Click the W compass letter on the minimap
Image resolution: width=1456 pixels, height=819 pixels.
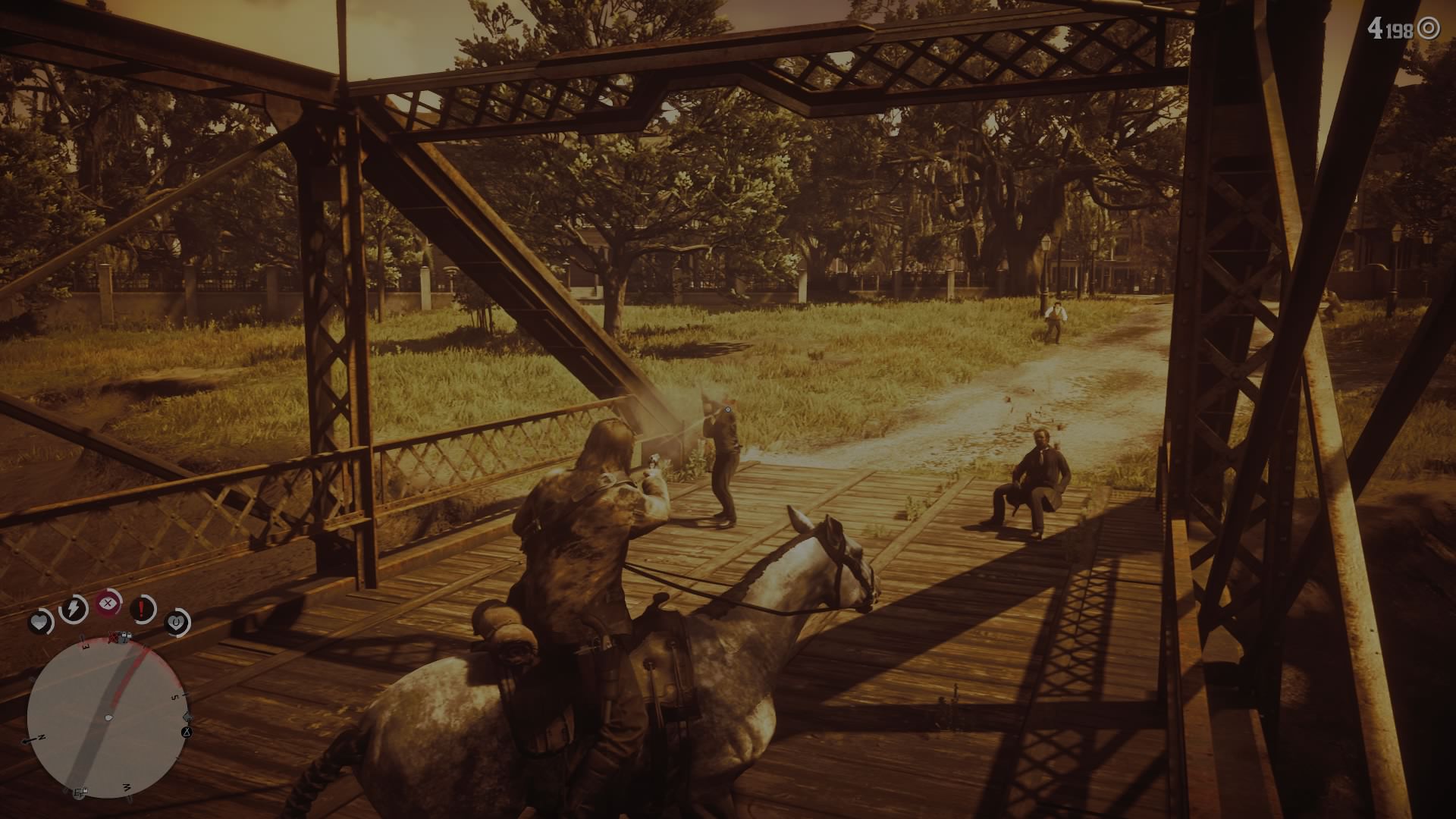(x=126, y=787)
